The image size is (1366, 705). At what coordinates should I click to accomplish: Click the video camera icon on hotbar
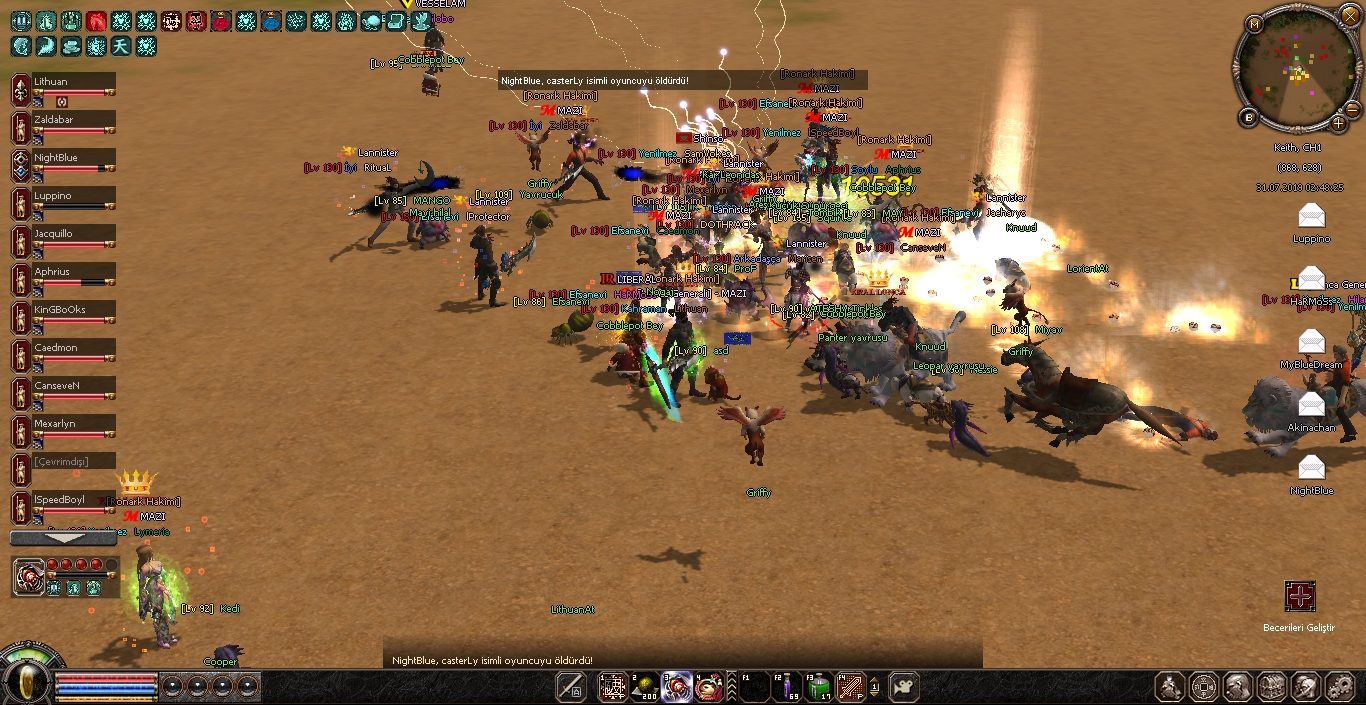point(903,687)
